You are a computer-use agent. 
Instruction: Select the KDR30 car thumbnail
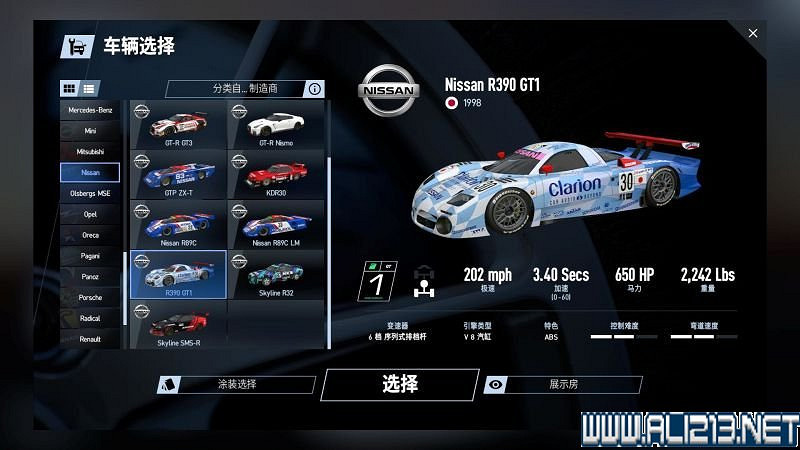click(x=276, y=175)
